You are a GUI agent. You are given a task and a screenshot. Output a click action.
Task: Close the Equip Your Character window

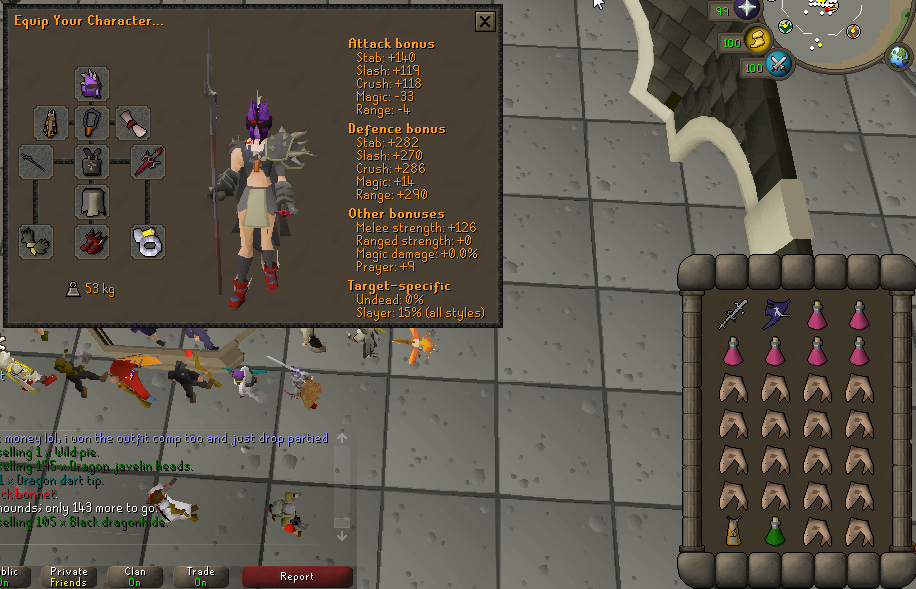tap(485, 22)
